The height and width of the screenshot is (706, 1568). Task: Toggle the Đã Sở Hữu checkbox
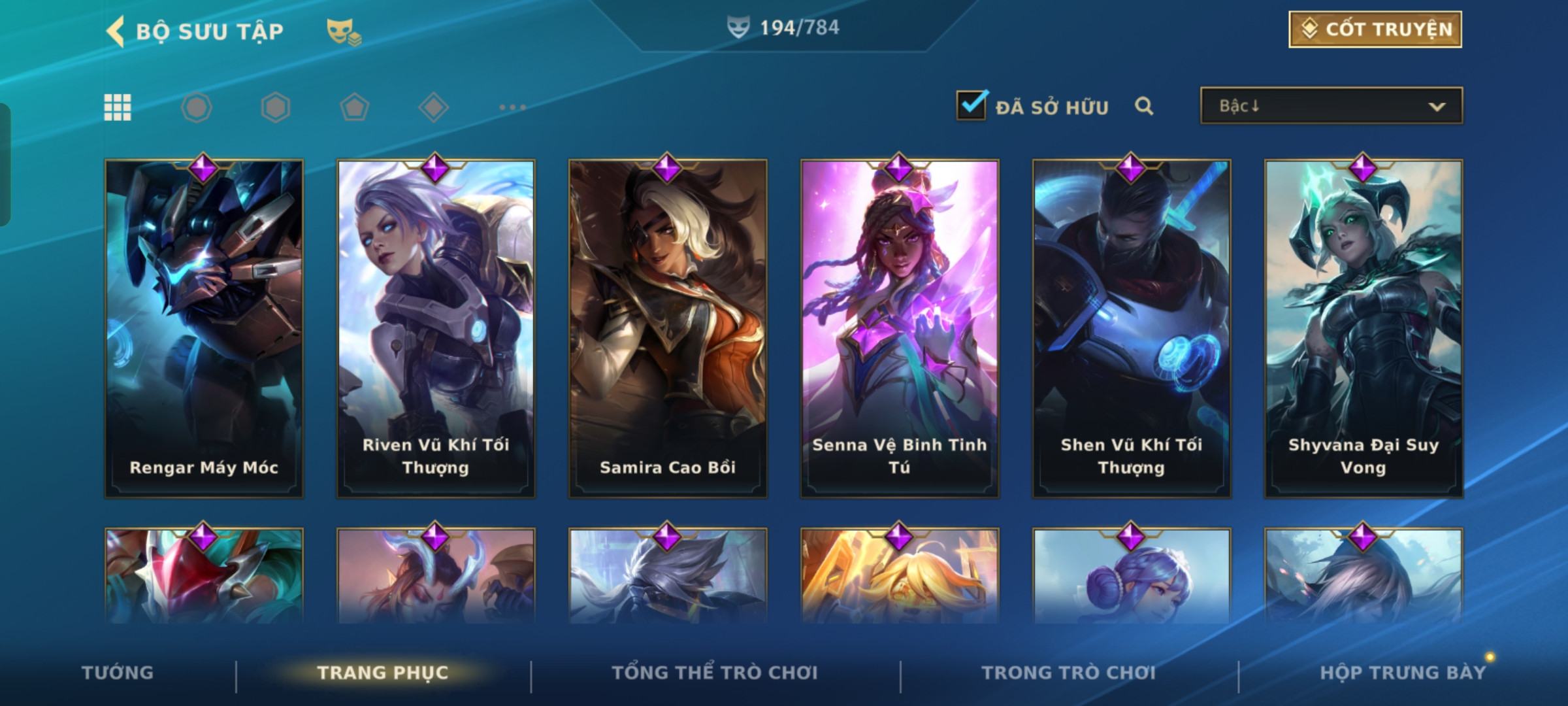[971, 106]
